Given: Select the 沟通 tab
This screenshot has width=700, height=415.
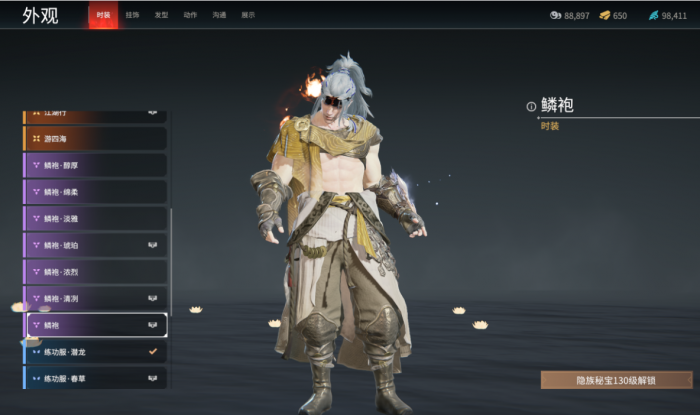Looking at the screenshot, I should pos(219,15).
